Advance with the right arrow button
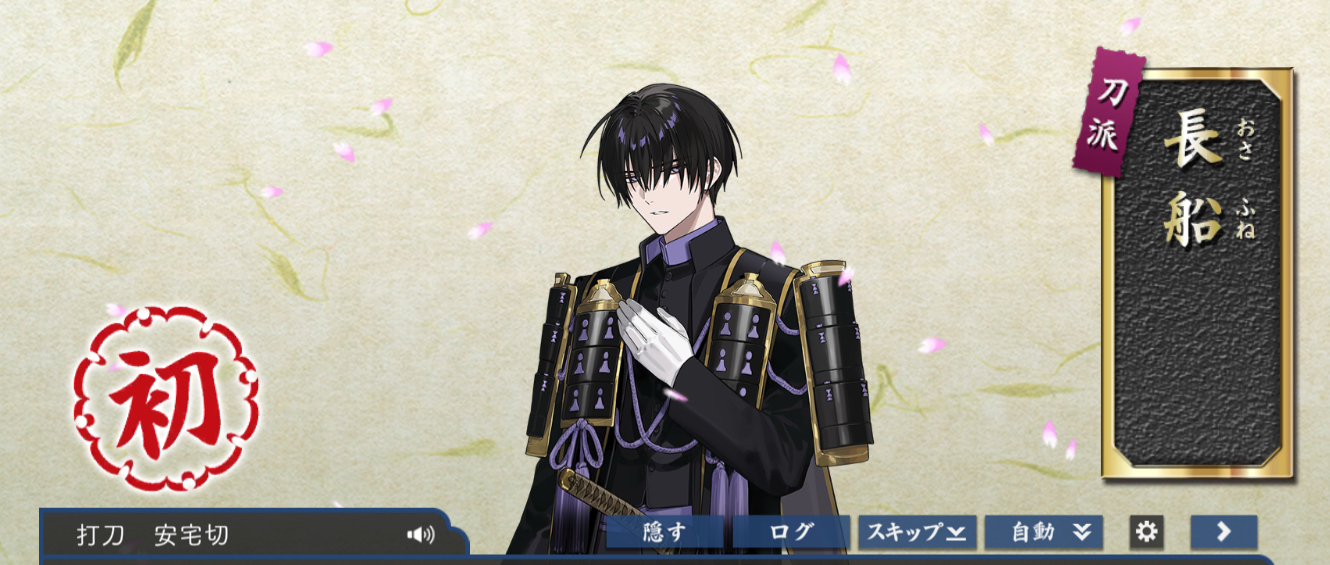 (x=1223, y=532)
